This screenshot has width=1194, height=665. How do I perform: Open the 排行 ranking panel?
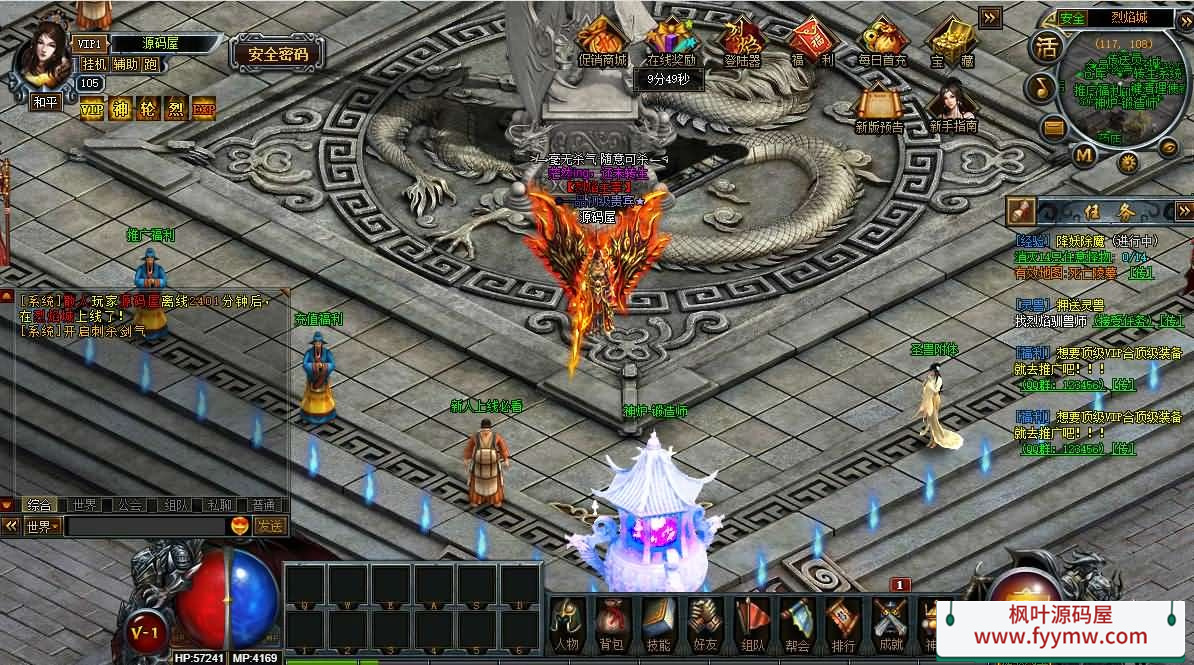[843, 623]
